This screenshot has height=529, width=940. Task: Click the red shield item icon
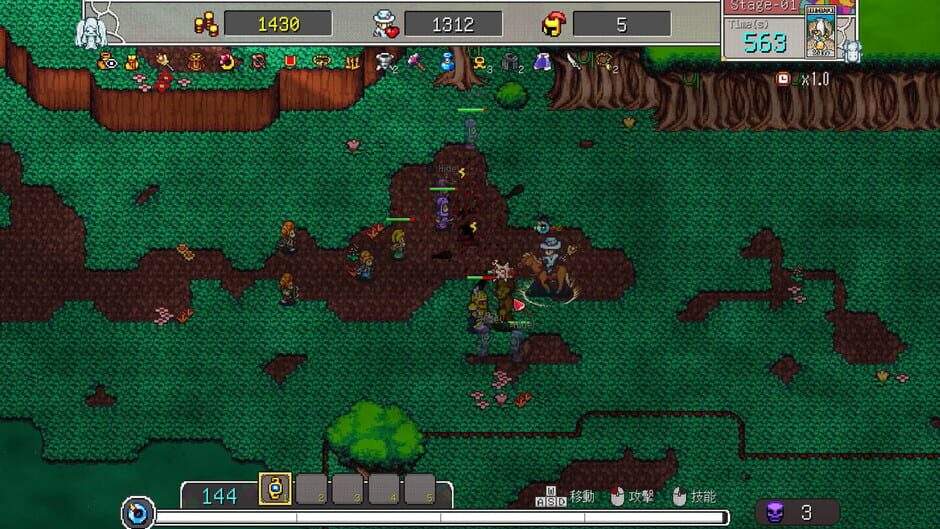291,62
